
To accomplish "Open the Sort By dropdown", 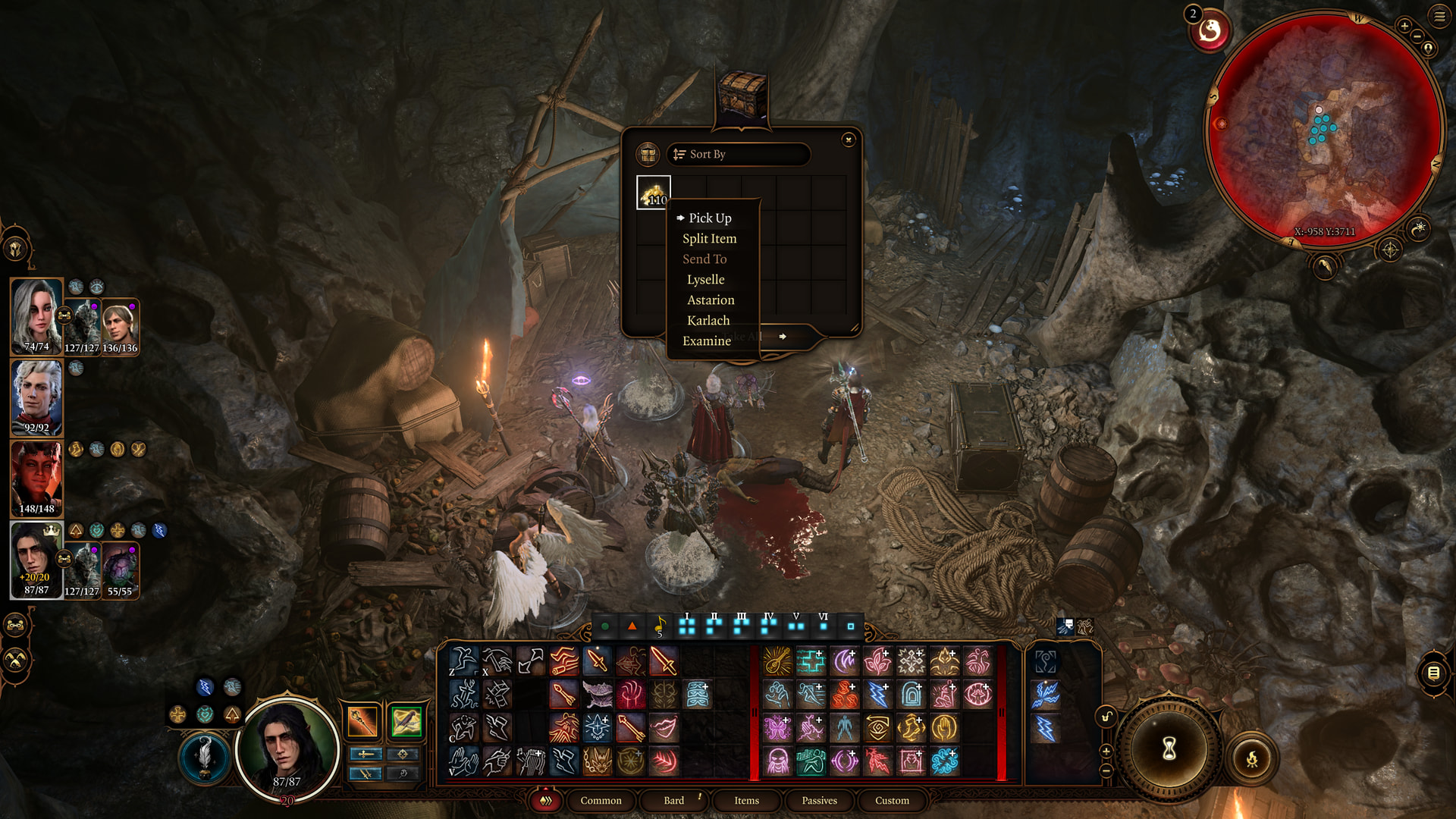I will coord(738,154).
